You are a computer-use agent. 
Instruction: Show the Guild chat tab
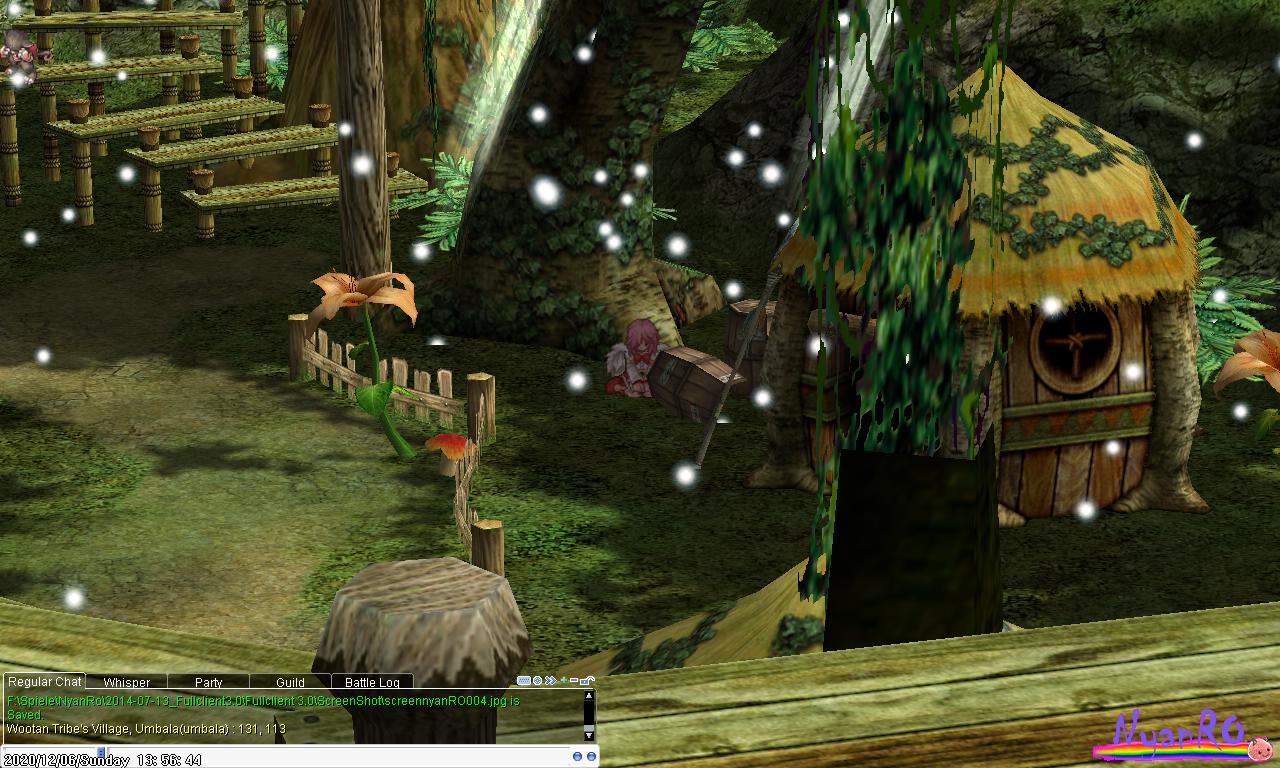pyautogui.click(x=290, y=683)
